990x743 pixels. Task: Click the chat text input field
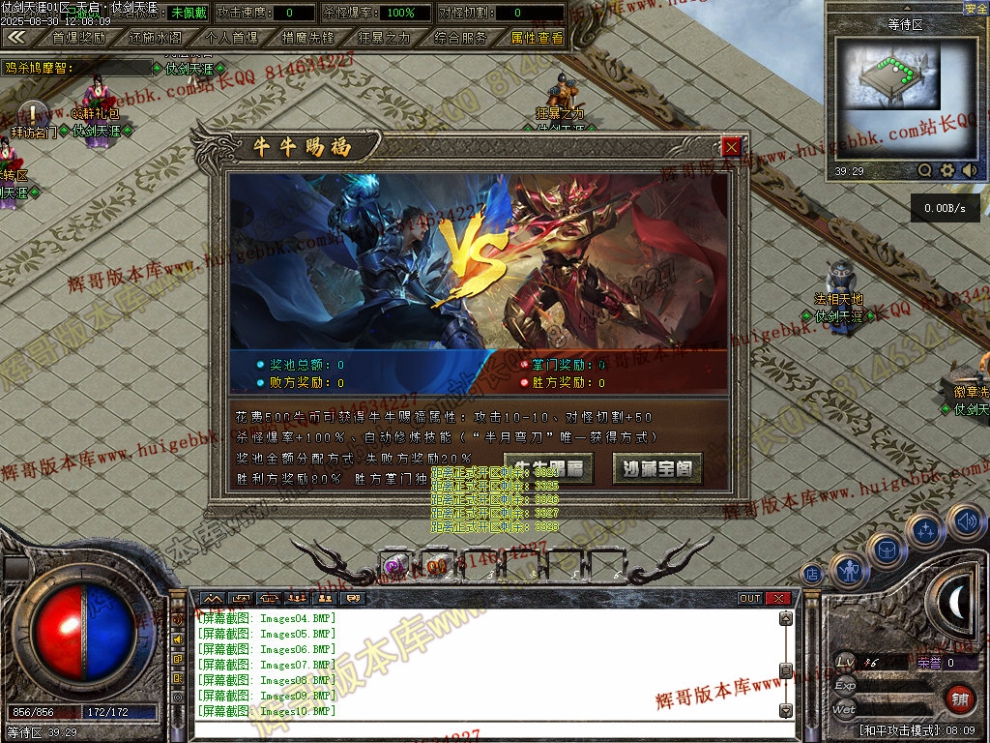[x=480, y=730]
